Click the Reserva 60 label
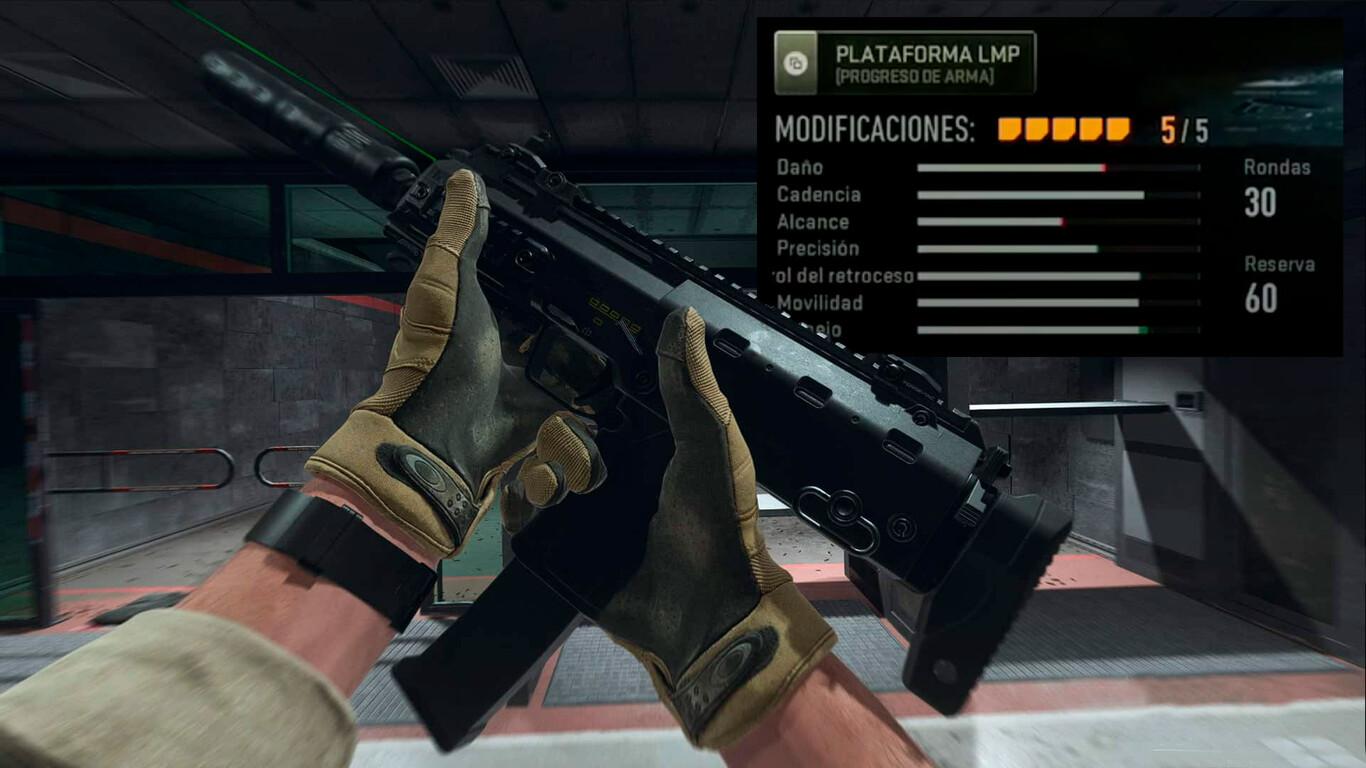The height and width of the screenshot is (768, 1366). pyautogui.click(x=1273, y=283)
